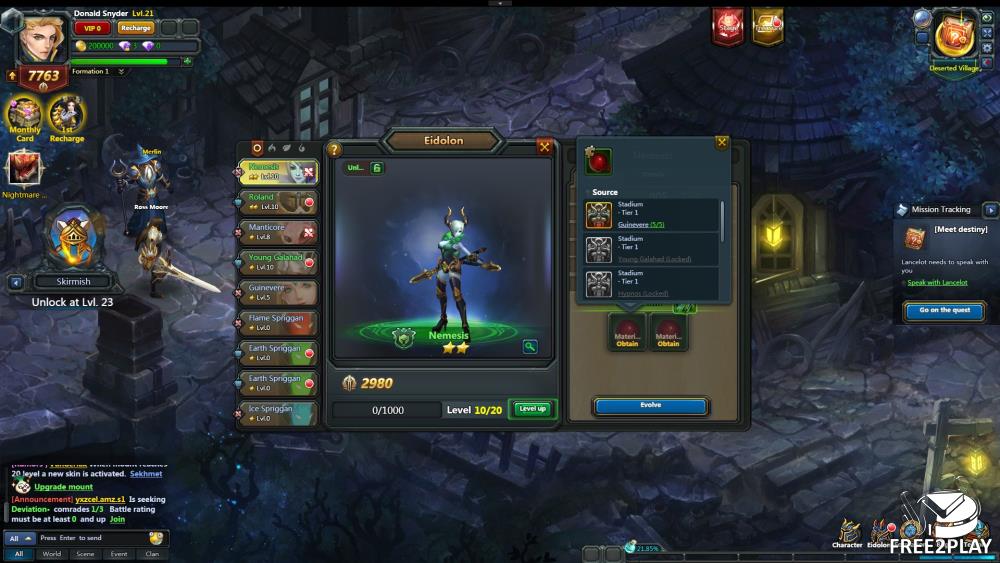Open the Eidolon help question mark
Viewport: 1000px width, 563px height.
point(335,149)
